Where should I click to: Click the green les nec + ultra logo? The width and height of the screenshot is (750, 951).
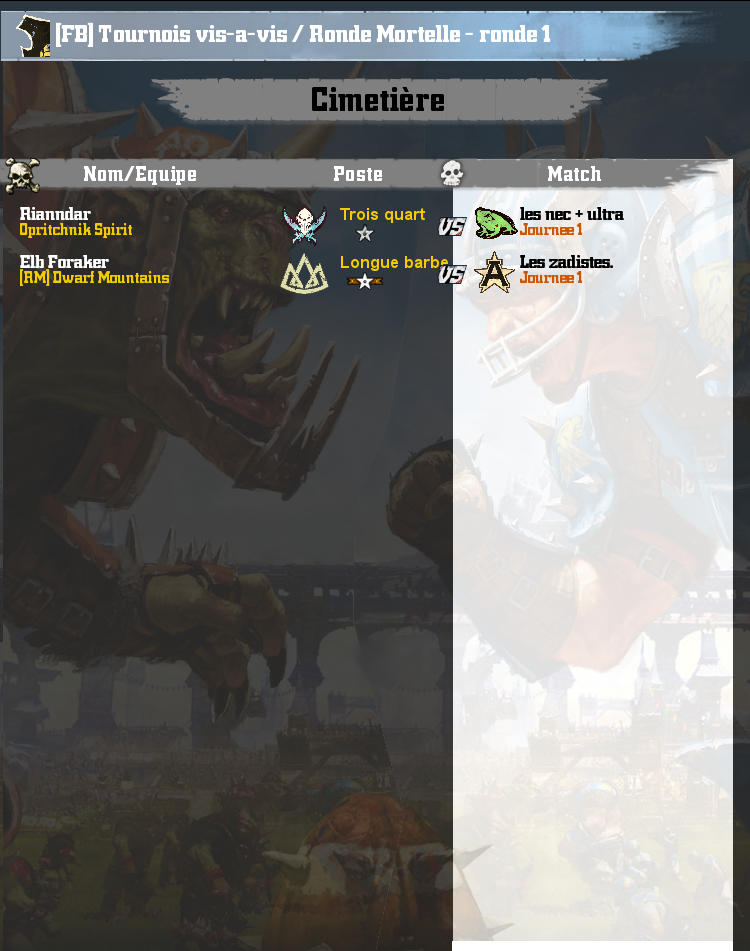[x=494, y=222]
